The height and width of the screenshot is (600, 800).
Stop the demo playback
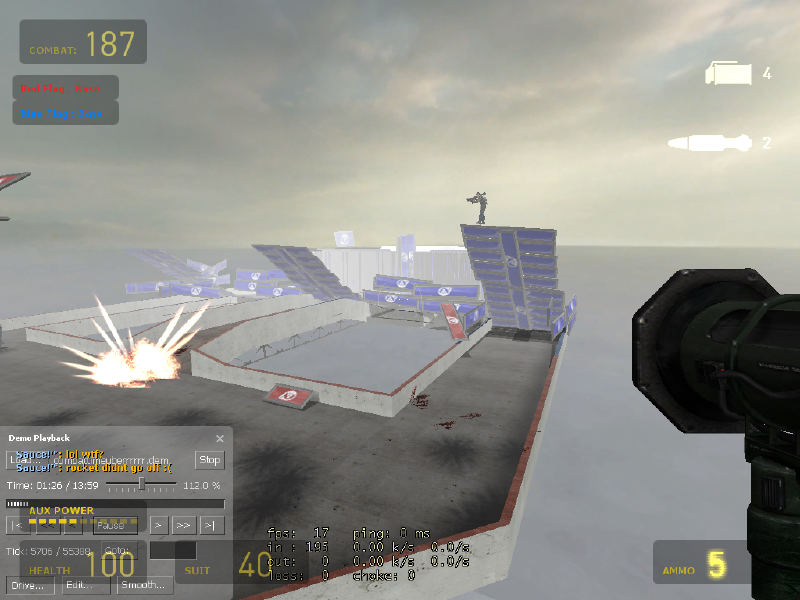[209, 460]
